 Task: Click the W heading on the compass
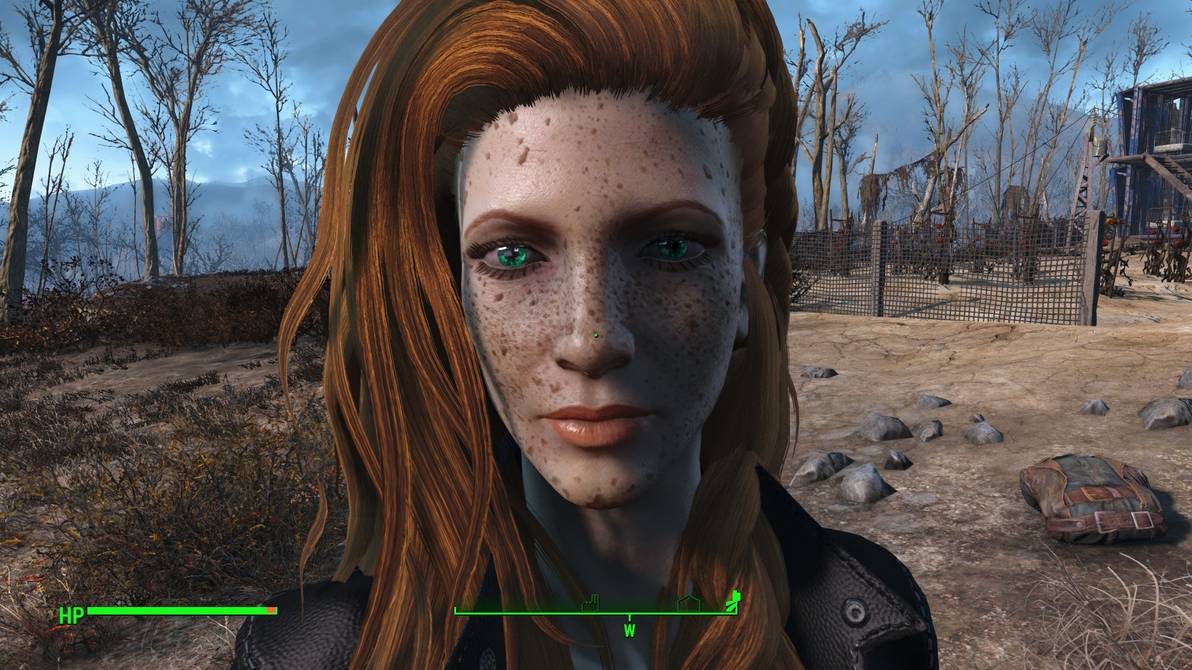[x=630, y=631]
